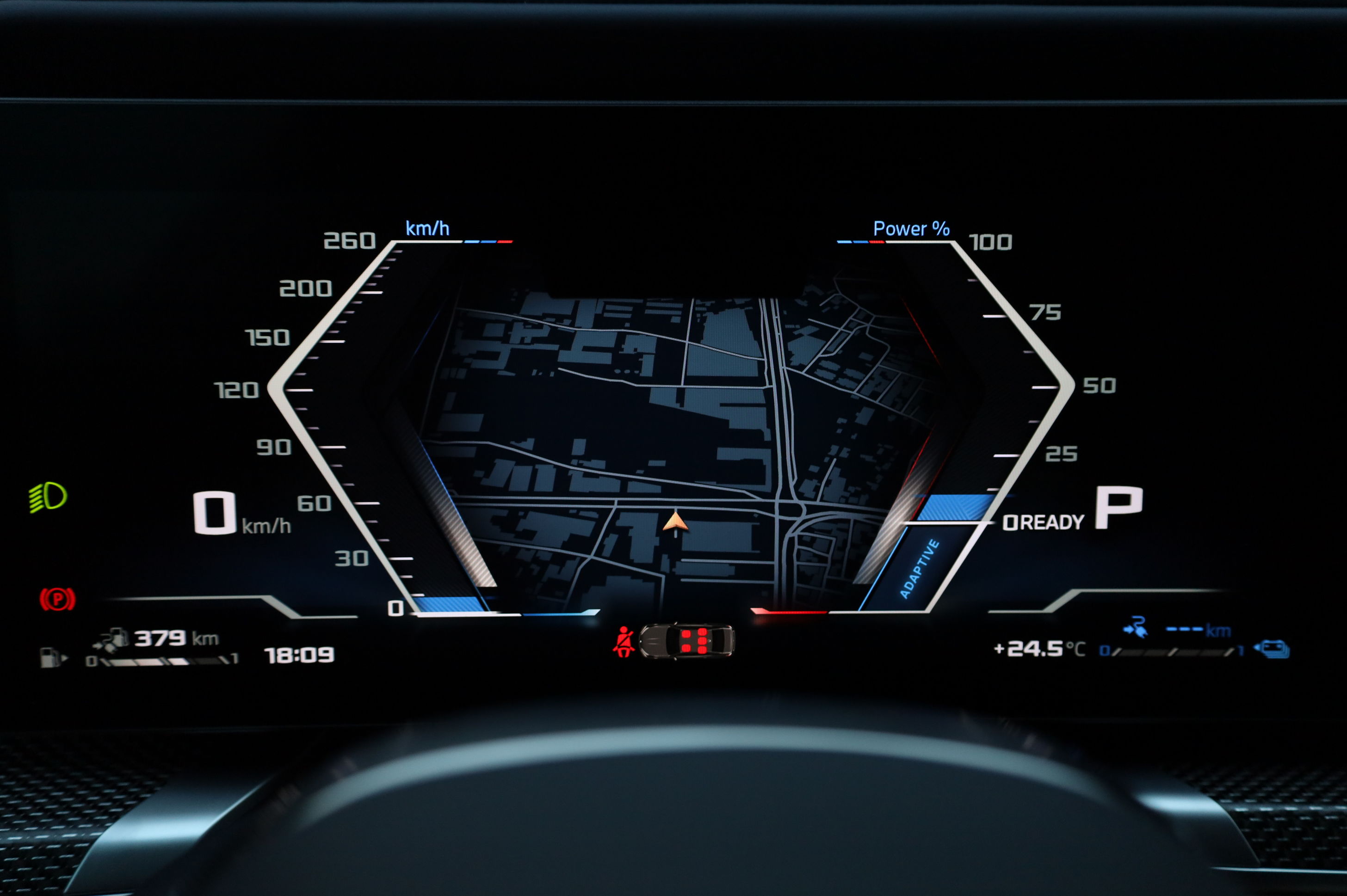
Task: Open the central navigation map
Action: point(674,446)
